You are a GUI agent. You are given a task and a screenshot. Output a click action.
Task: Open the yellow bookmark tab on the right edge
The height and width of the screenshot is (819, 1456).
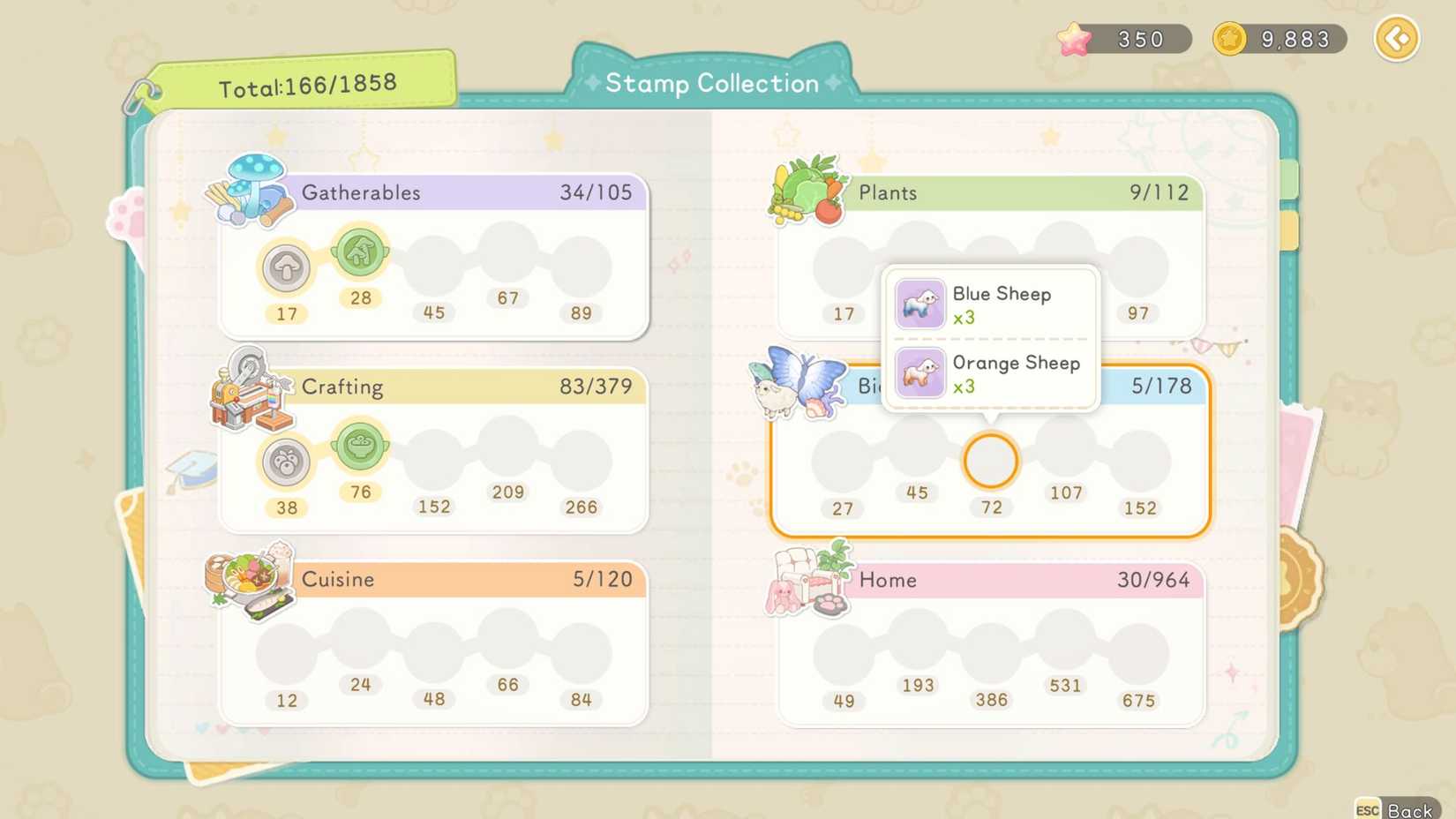tap(1288, 231)
